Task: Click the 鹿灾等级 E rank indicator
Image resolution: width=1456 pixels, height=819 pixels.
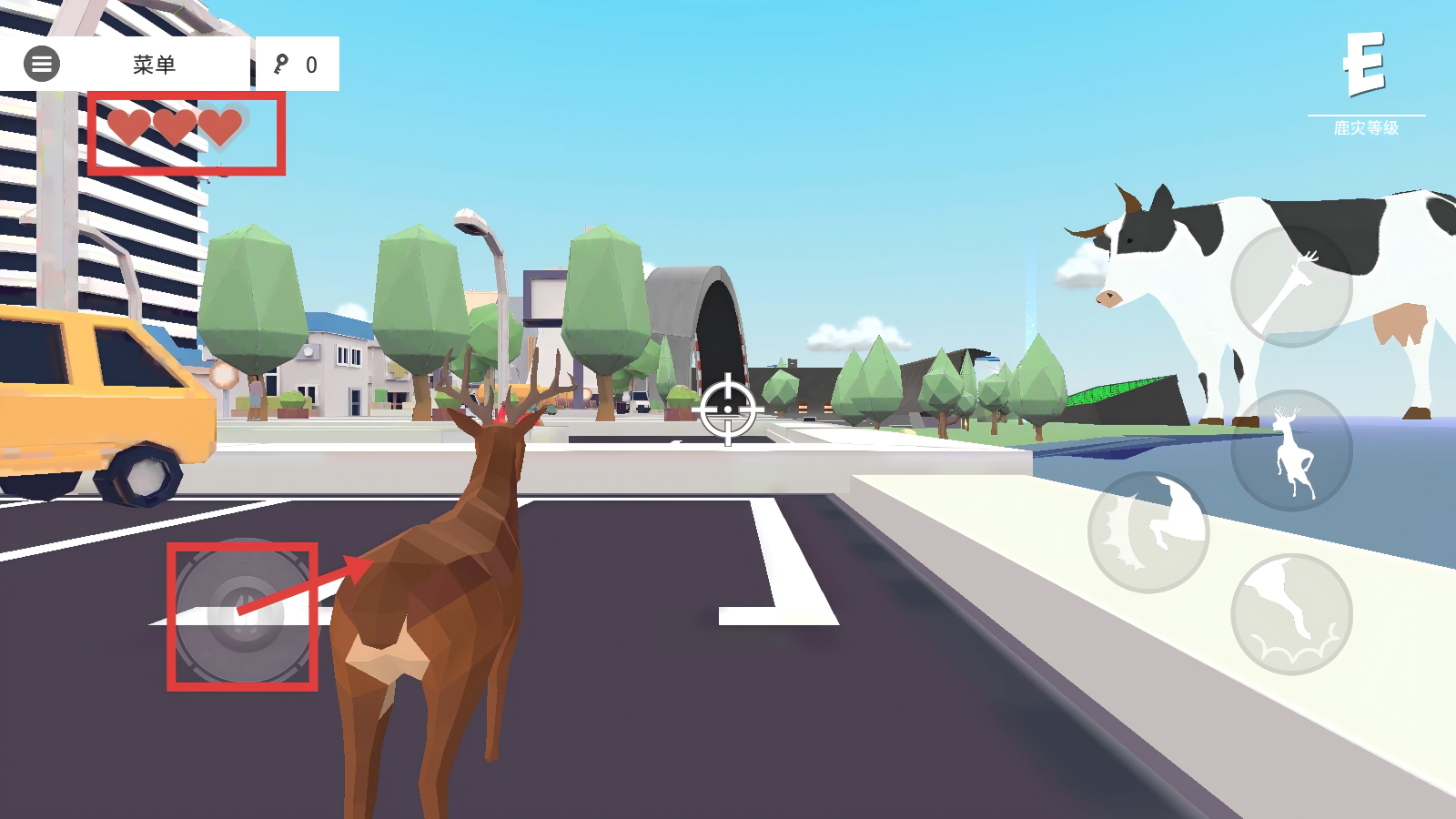Action: pos(1365,82)
